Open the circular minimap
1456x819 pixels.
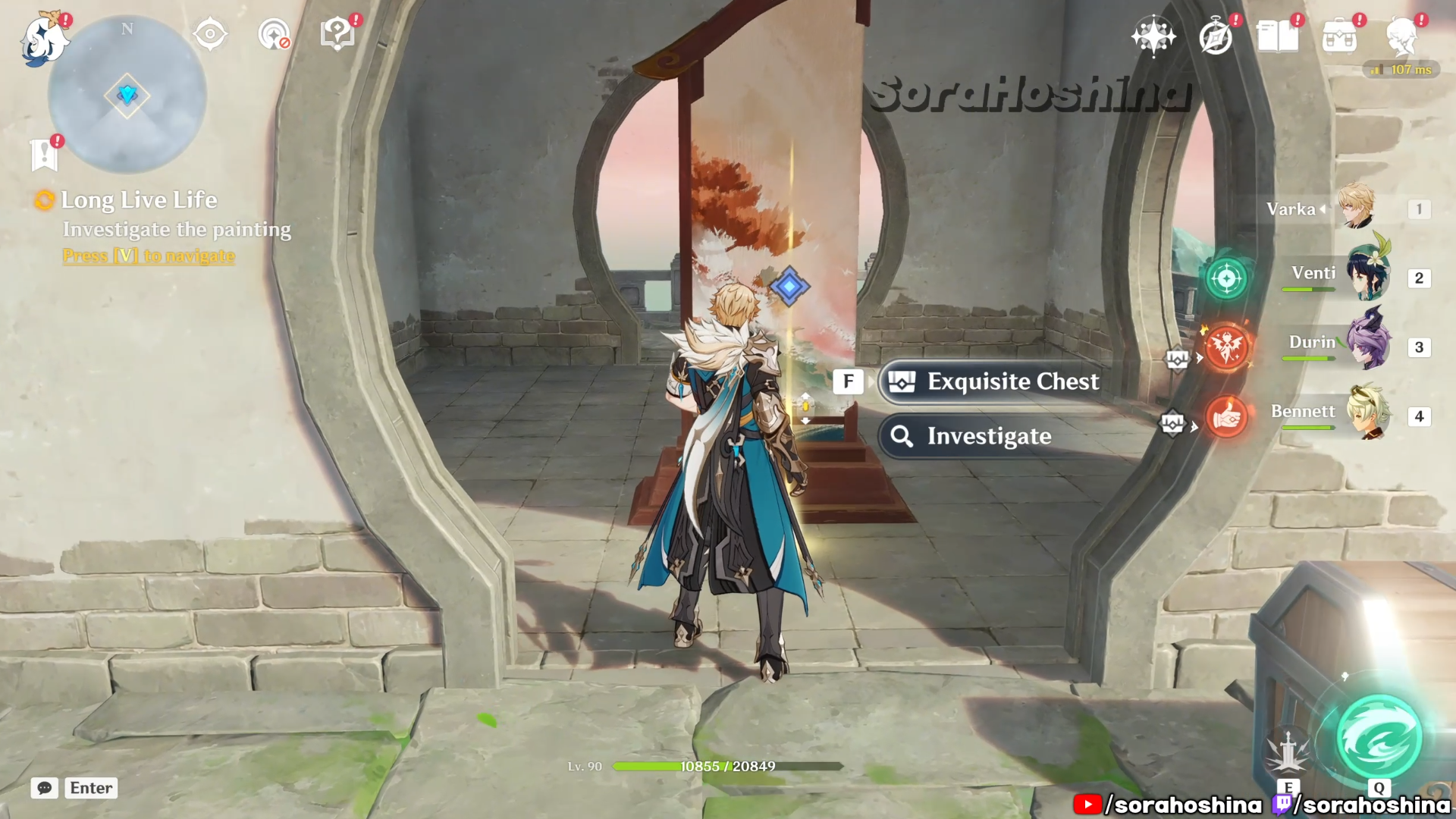click(127, 96)
